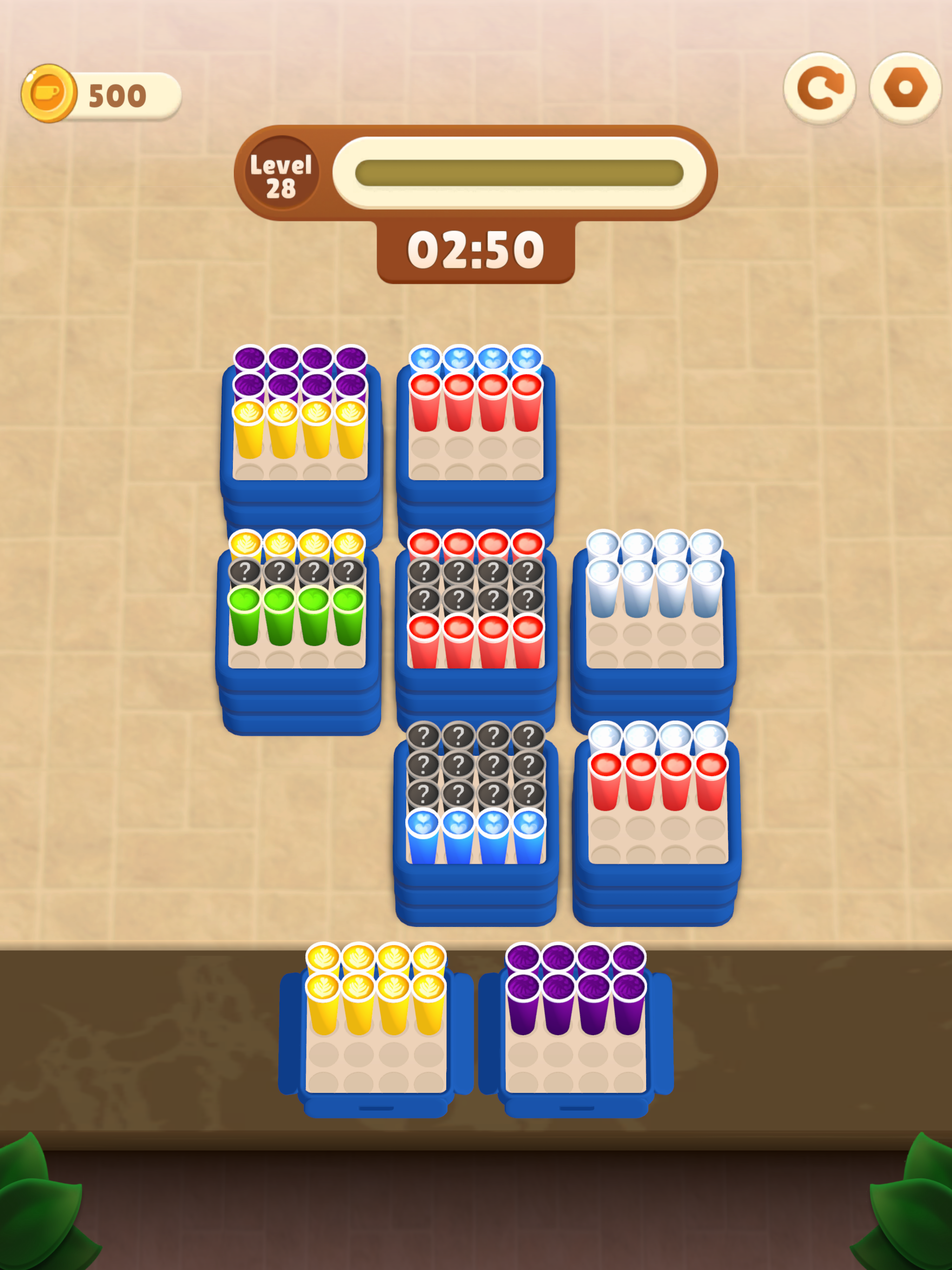952x1270 pixels.
Task: Click the Level 28 badge
Action: 281,175
